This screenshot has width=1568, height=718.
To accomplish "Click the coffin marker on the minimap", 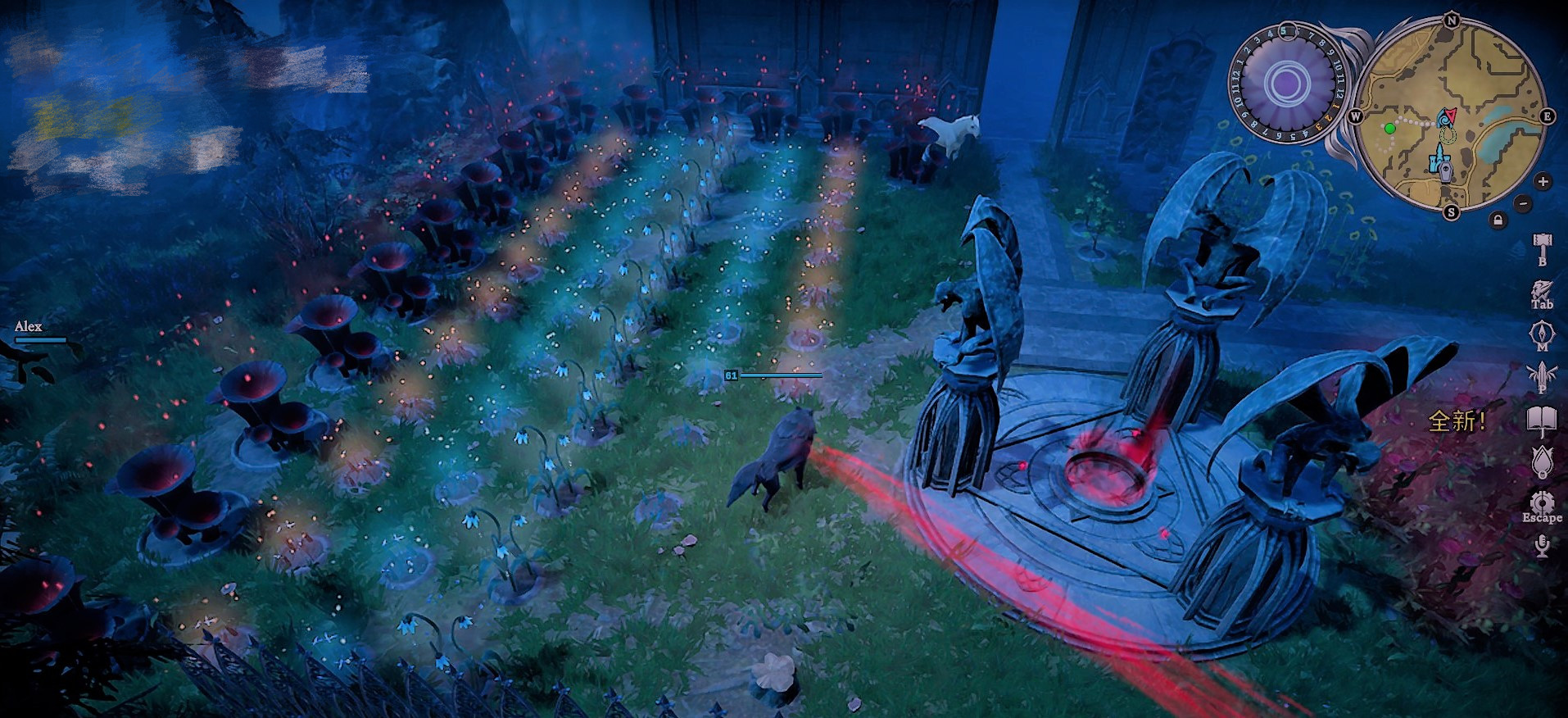I will click(1448, 170).
